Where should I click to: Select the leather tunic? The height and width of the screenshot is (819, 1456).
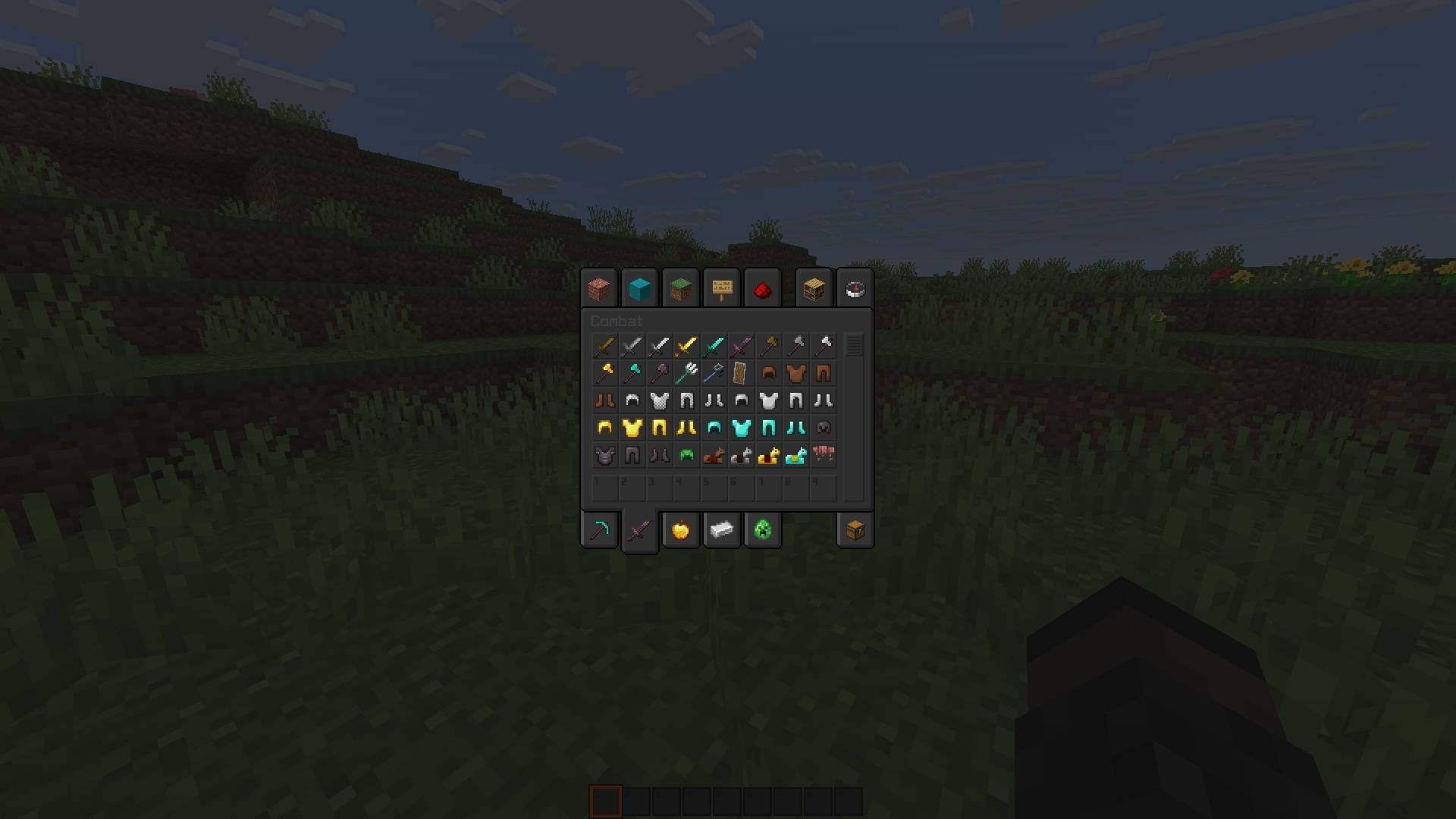(796, 373)
